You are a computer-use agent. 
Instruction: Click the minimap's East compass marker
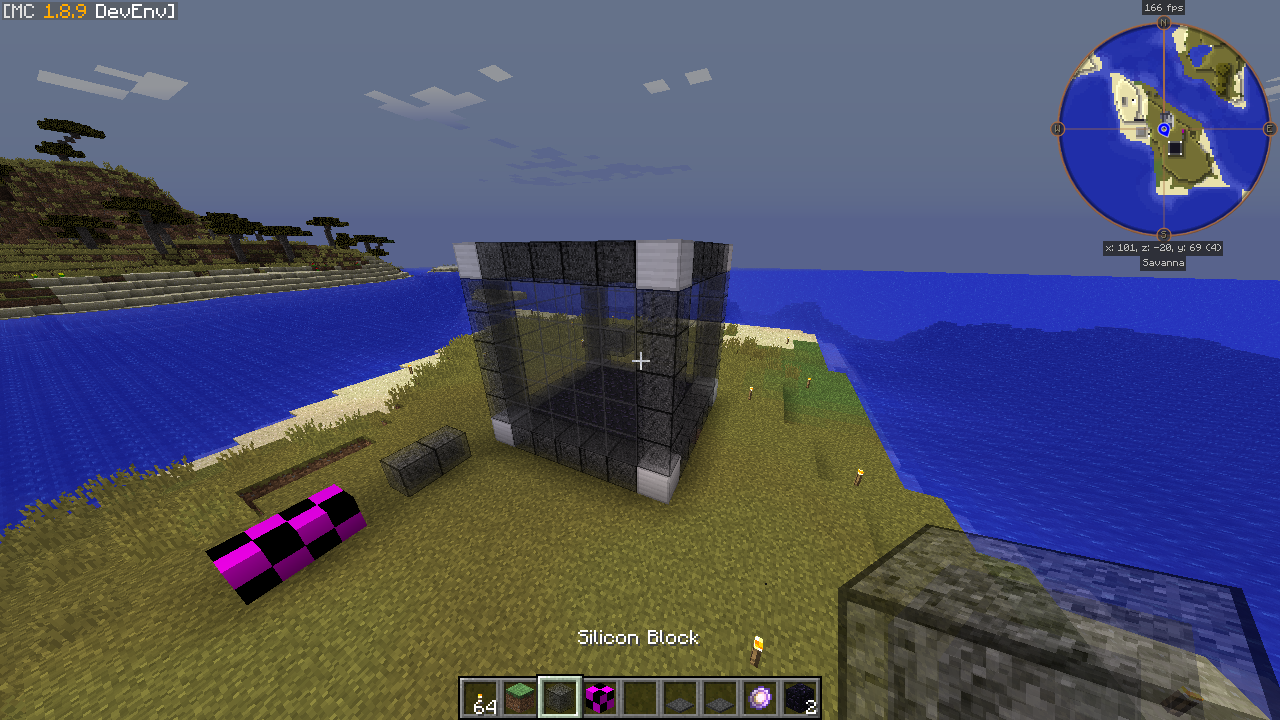coord(1270,129)
